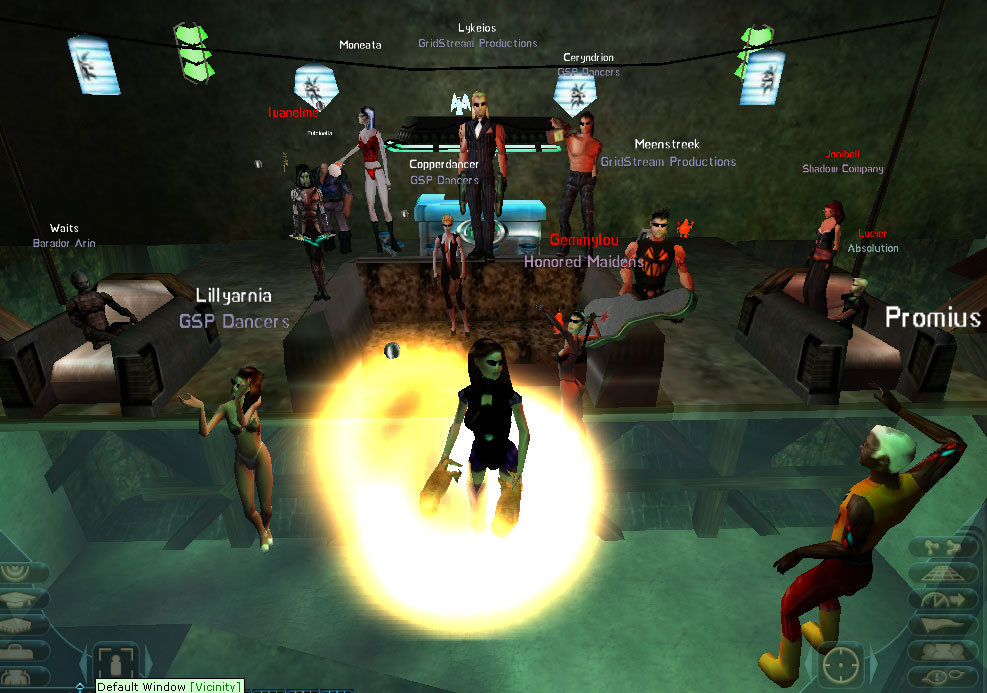Click the character silhouette window button
This screenshot has height=693, width=987.
click(116, 662)
